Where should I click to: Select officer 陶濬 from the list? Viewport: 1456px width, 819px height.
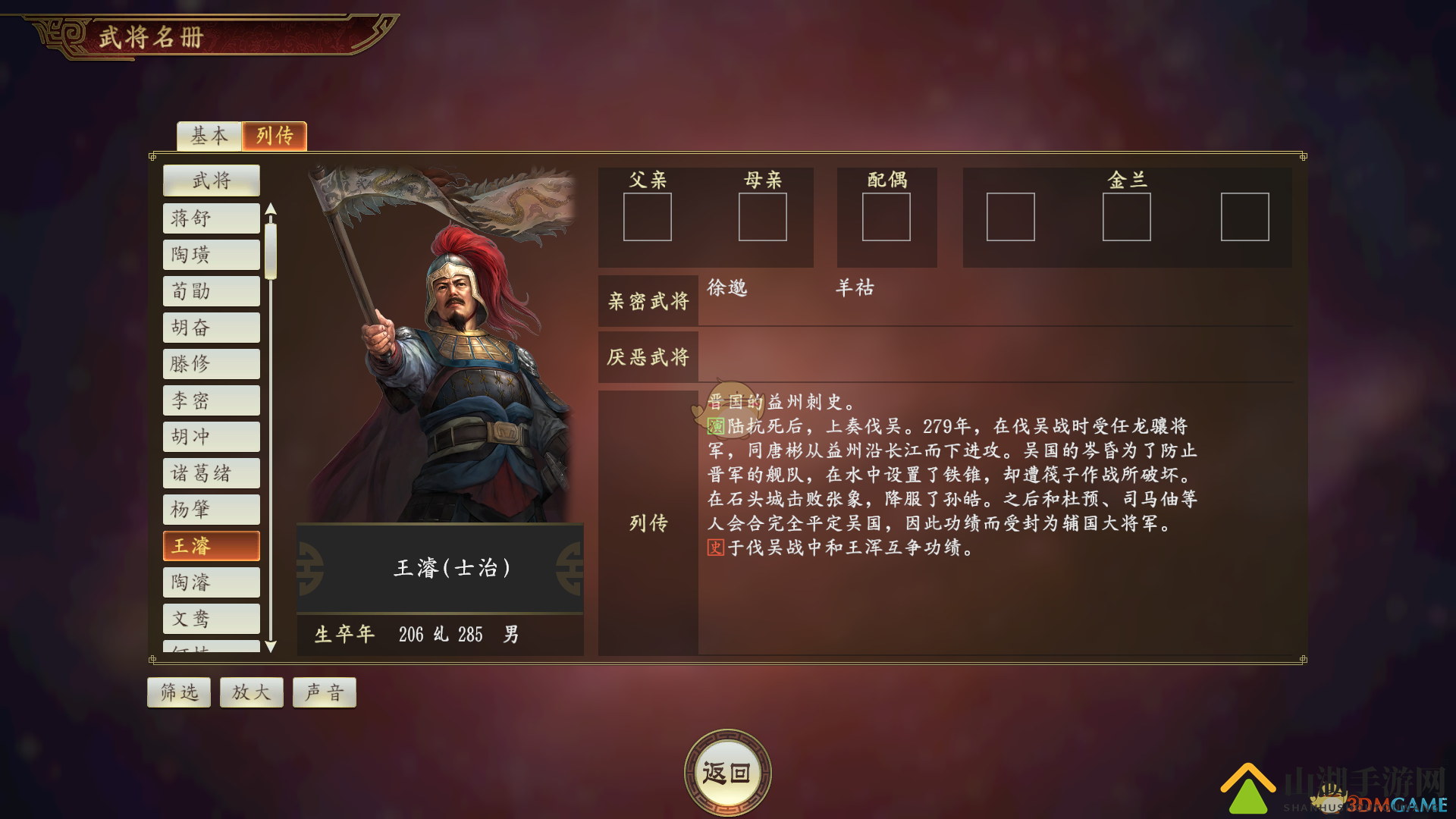(211, 582)
